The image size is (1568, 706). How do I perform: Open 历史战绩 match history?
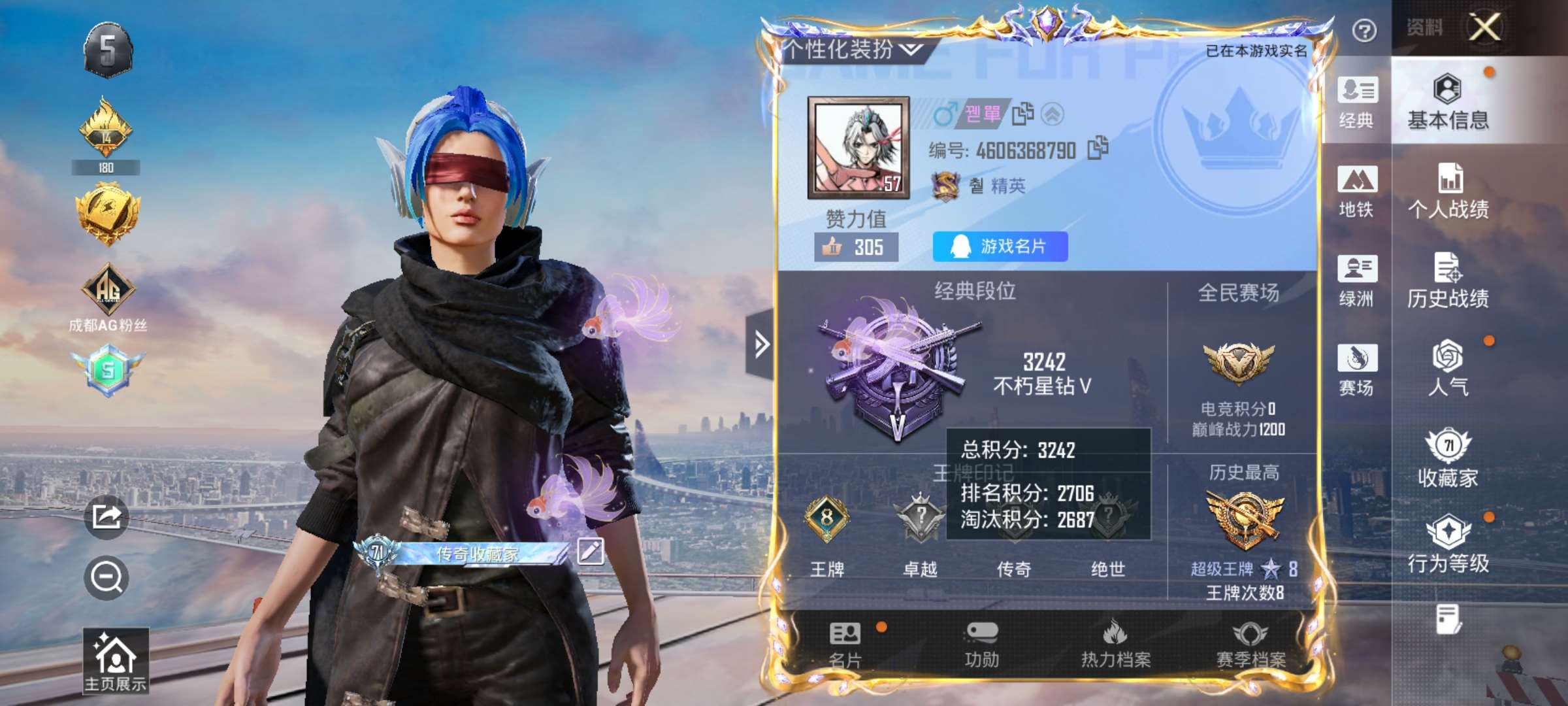pyautogui.click(x=1448, y=280)
